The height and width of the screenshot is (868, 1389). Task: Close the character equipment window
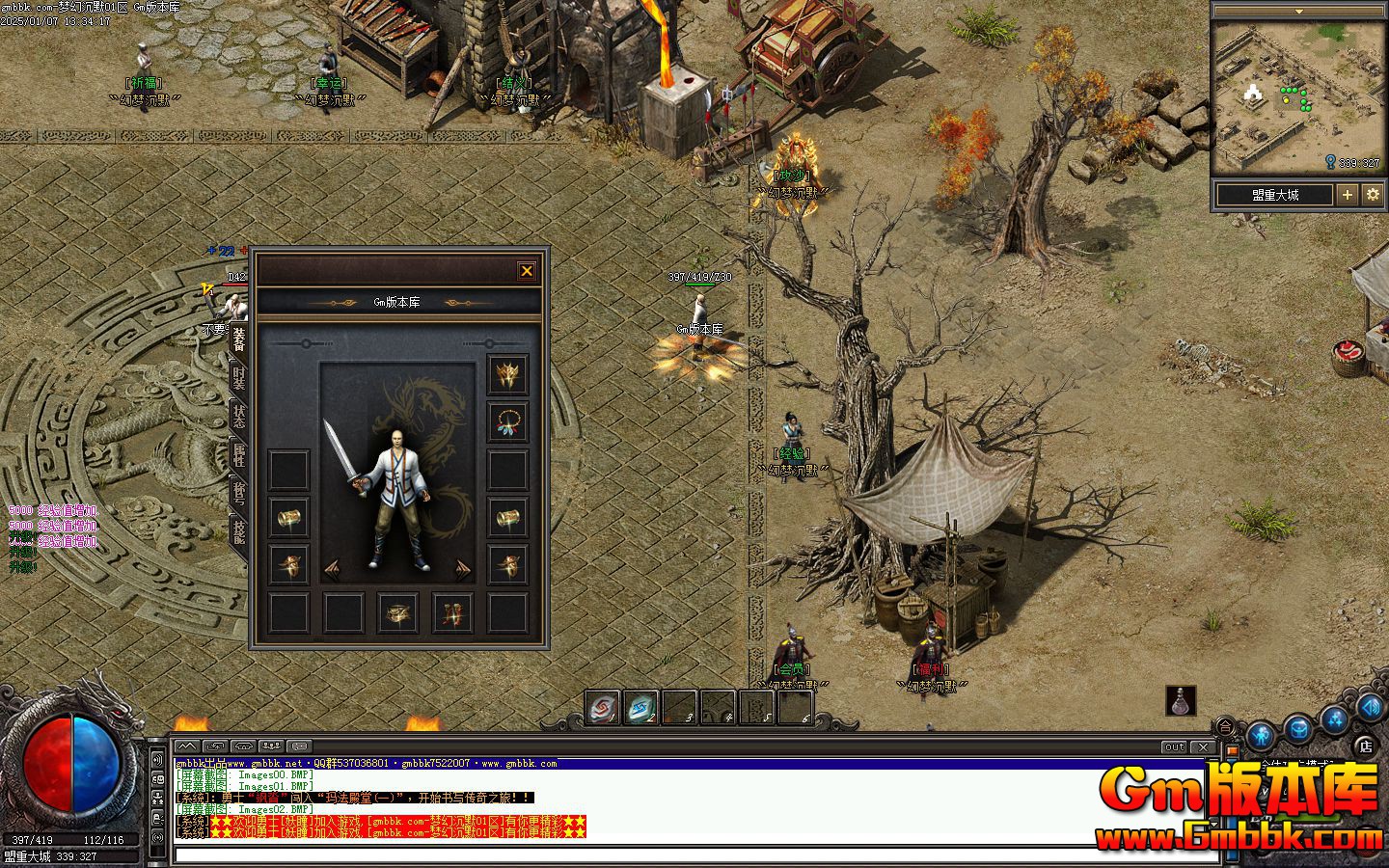(x=527, y=271)
